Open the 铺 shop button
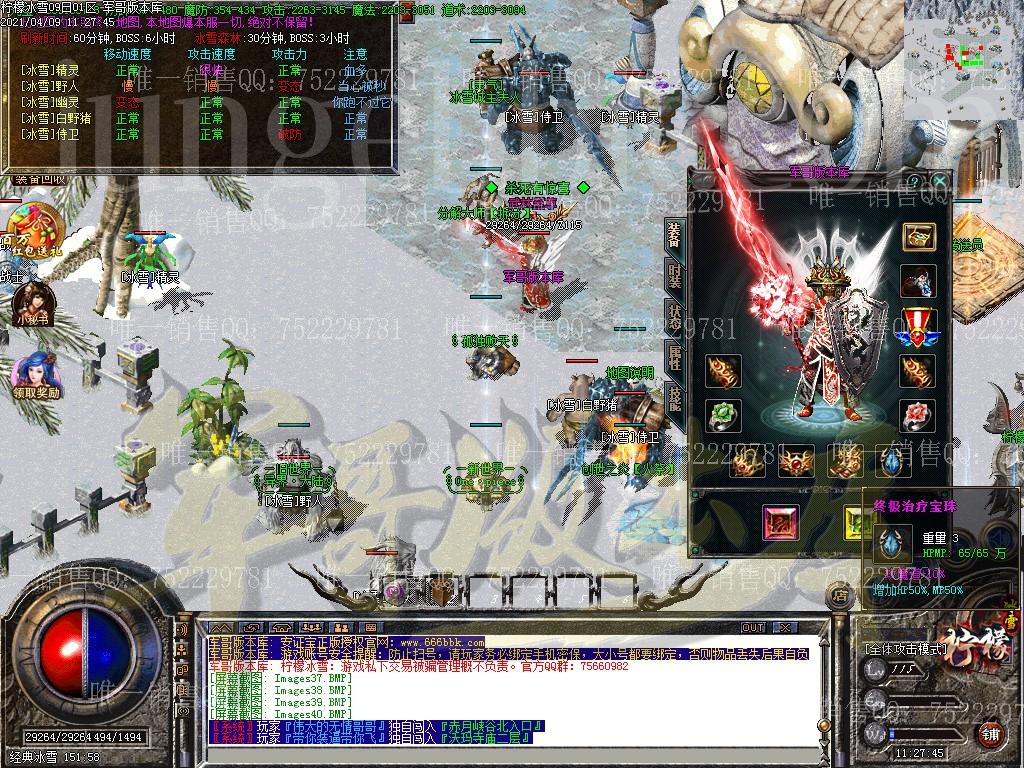The height and width of the screenshot is (768, 1024). coord(990,735)
